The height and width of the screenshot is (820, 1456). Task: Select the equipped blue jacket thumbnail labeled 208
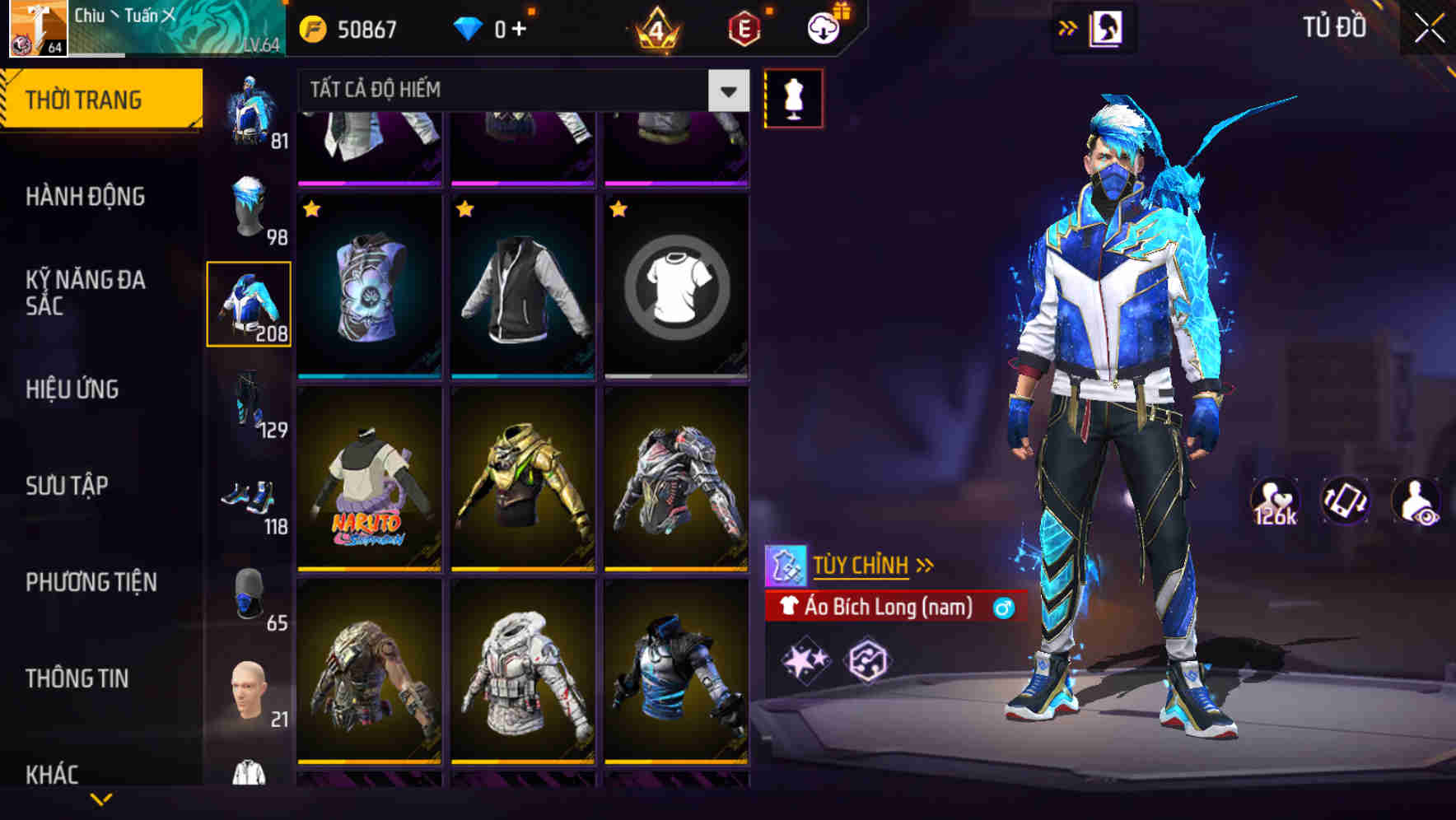[249, 305]
